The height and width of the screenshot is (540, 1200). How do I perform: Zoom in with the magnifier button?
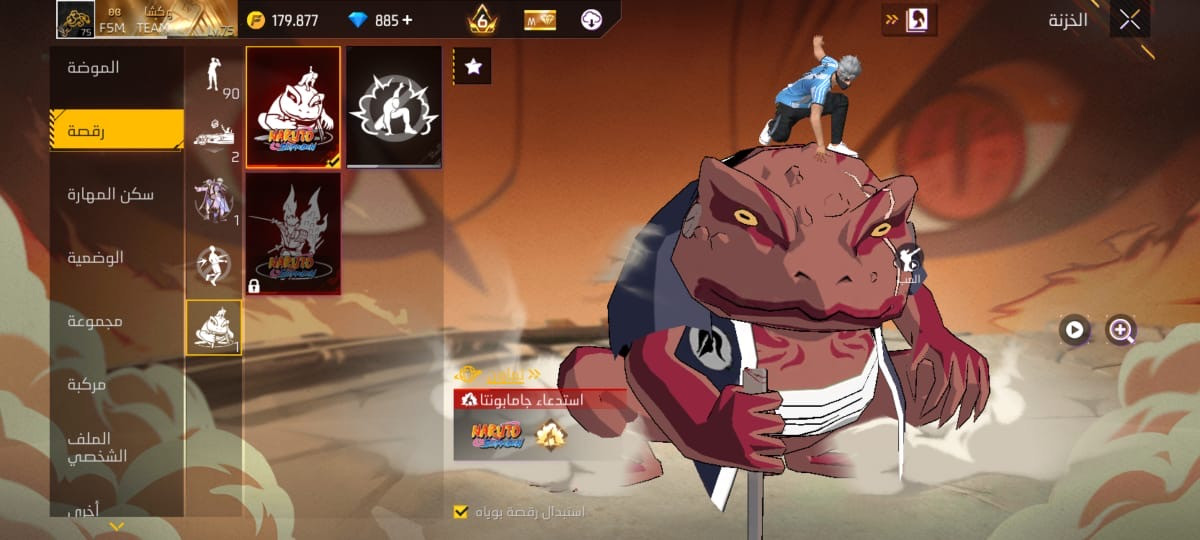click(1121, 329)
